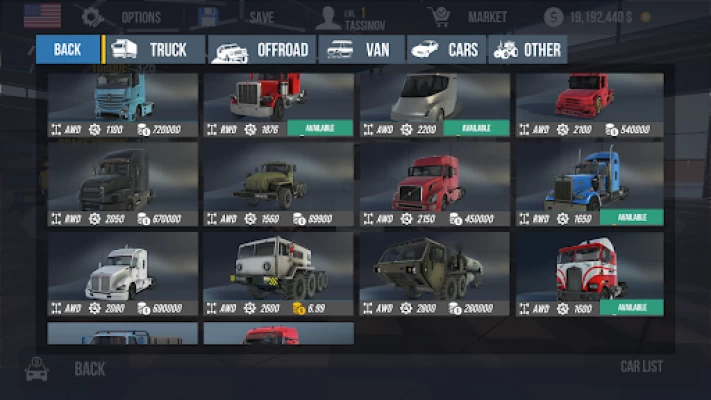Viewport: 711px width, 400px height.
Task: Select the OTHER vehicles tab
Action: (x=527, y=50)
